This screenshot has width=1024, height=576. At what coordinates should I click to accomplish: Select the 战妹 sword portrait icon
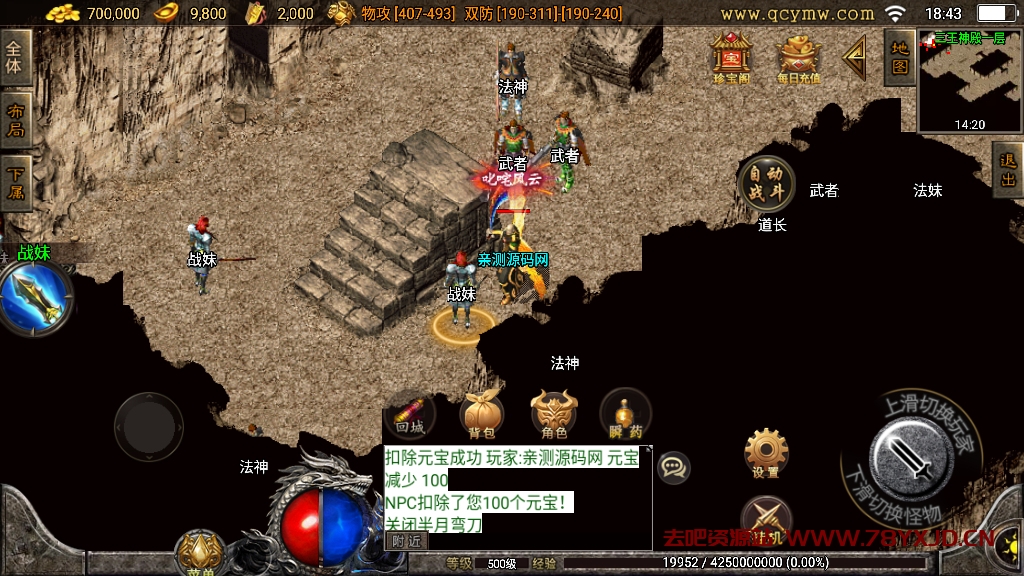pyautogui.click(x=35, y=299)
